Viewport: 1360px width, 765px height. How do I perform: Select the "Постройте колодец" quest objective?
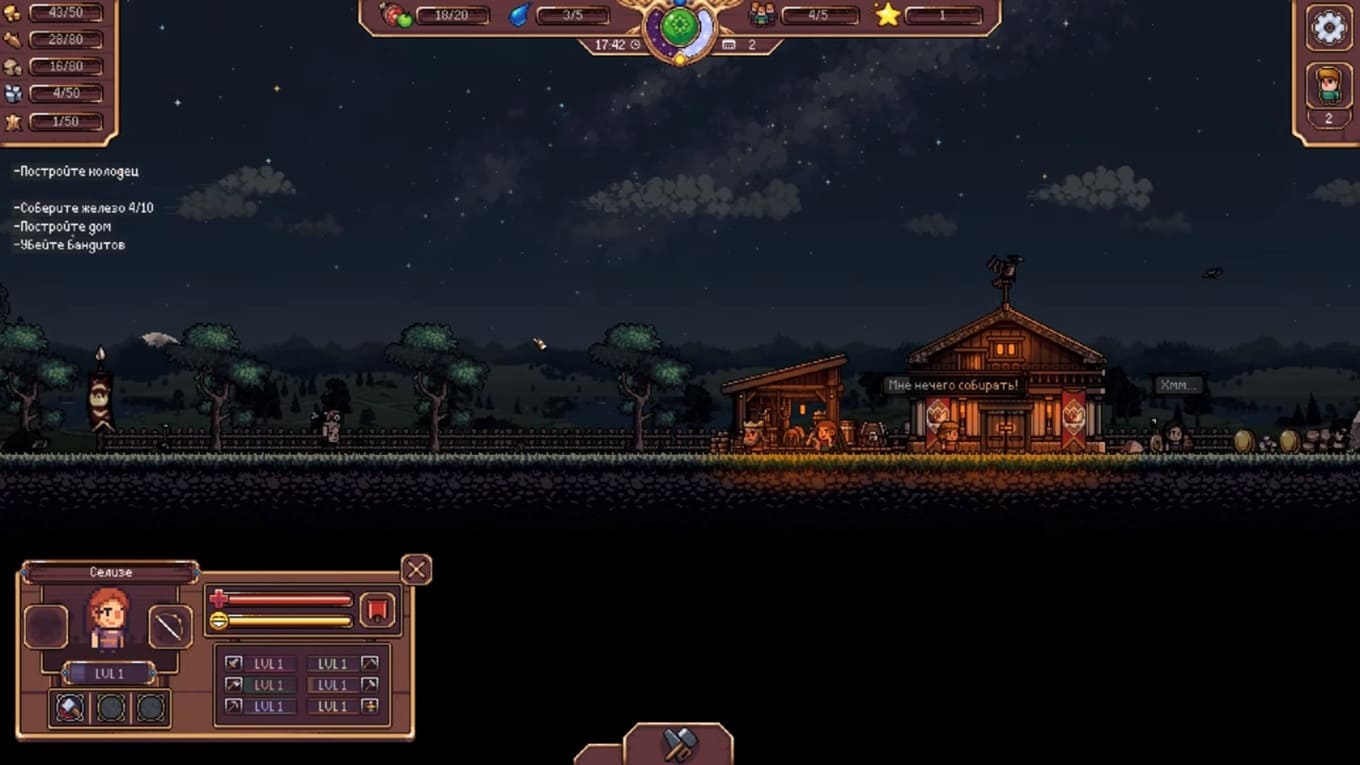tap(77, 172)
